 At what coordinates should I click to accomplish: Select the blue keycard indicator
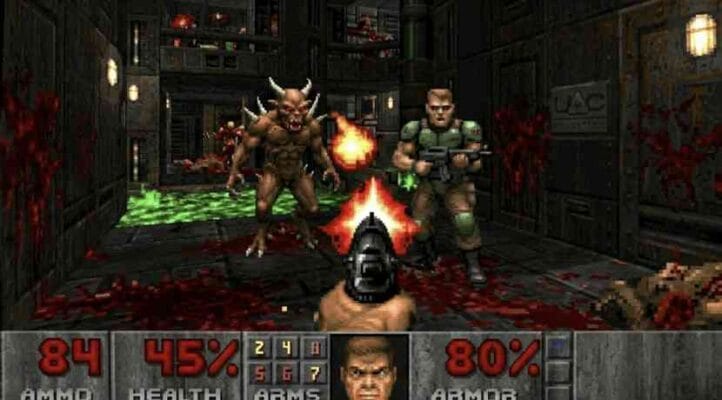(x=560, y=347)
